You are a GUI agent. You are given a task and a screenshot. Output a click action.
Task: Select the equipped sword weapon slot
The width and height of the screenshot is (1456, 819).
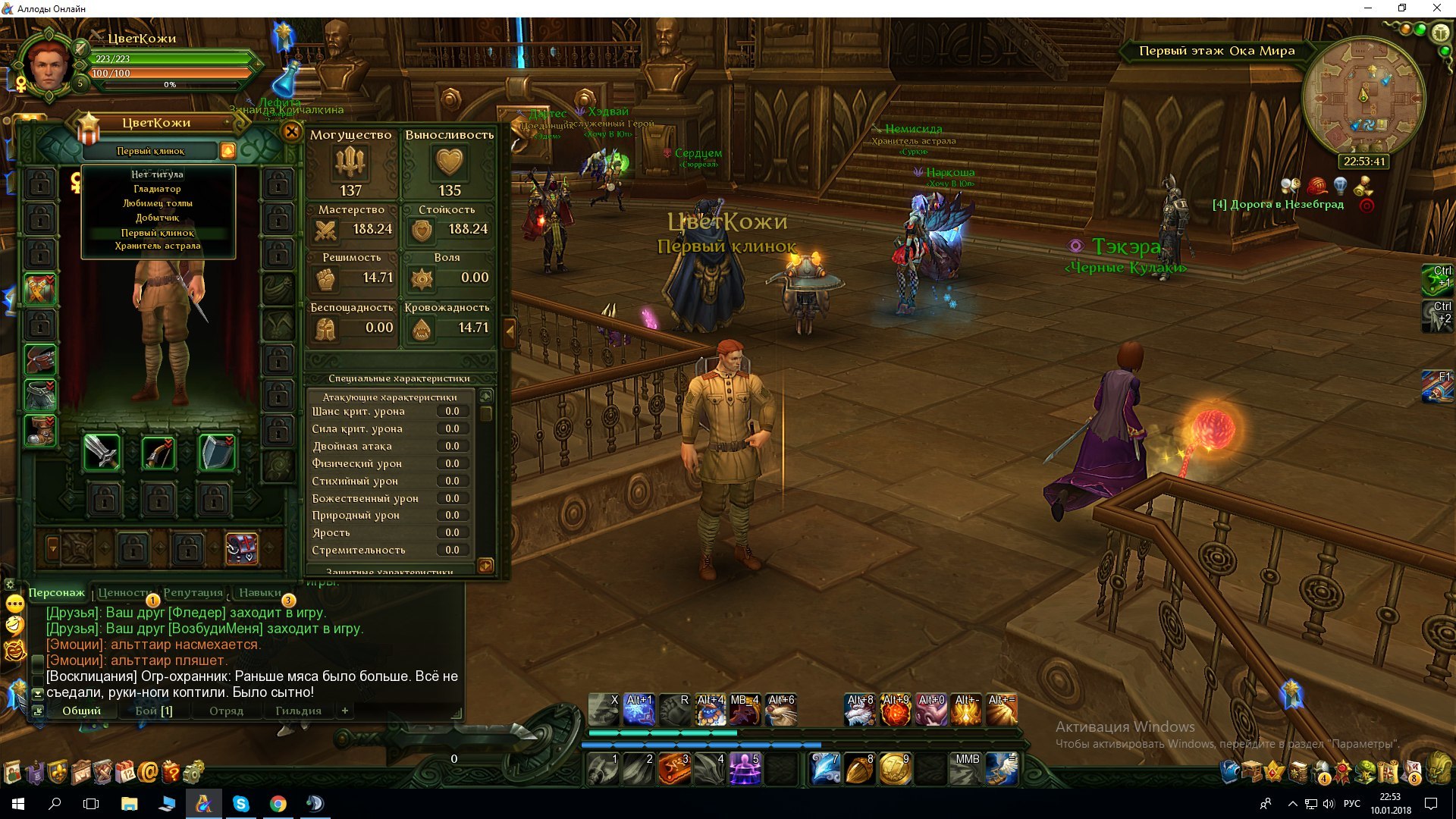pos(101,453)
